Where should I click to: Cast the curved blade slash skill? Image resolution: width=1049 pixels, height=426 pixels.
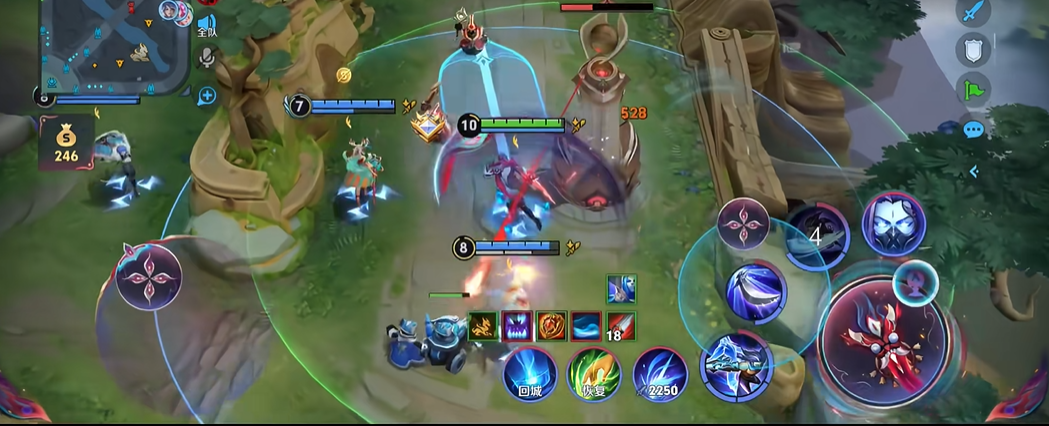click(757, 290)
